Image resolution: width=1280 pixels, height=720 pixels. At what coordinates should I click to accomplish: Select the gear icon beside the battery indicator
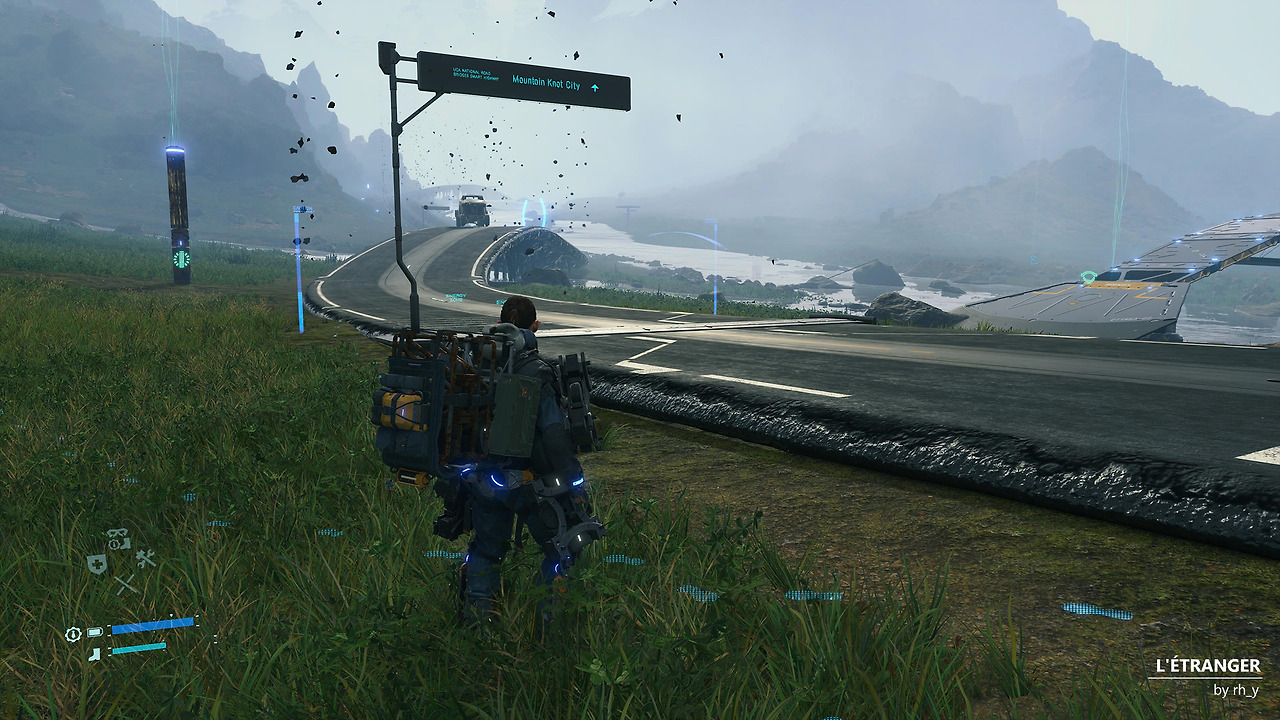coord(73,633)
